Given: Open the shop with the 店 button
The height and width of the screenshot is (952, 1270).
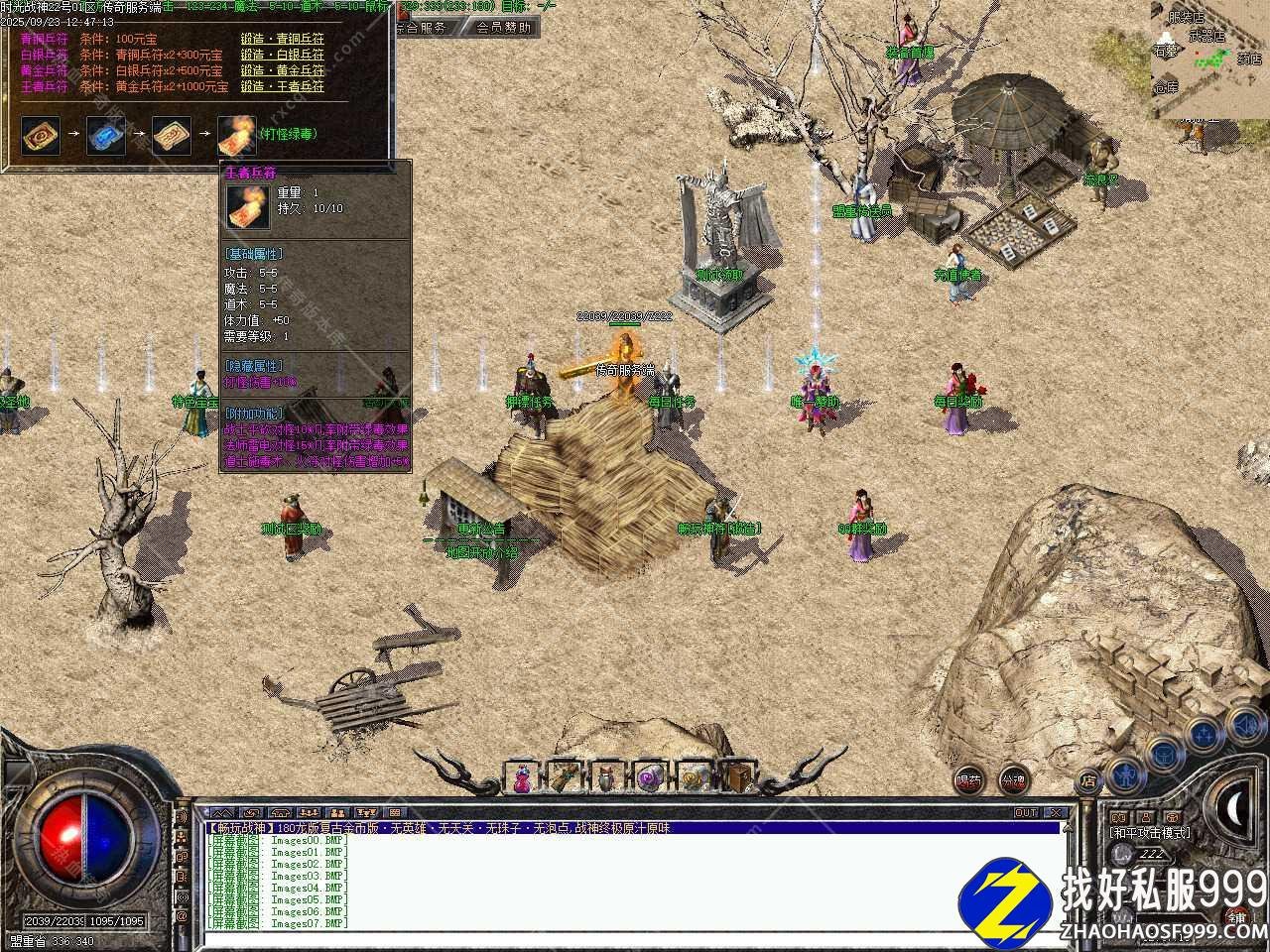Looking at the screenshot, I should pyautogui.click(x=1089, y=782).
